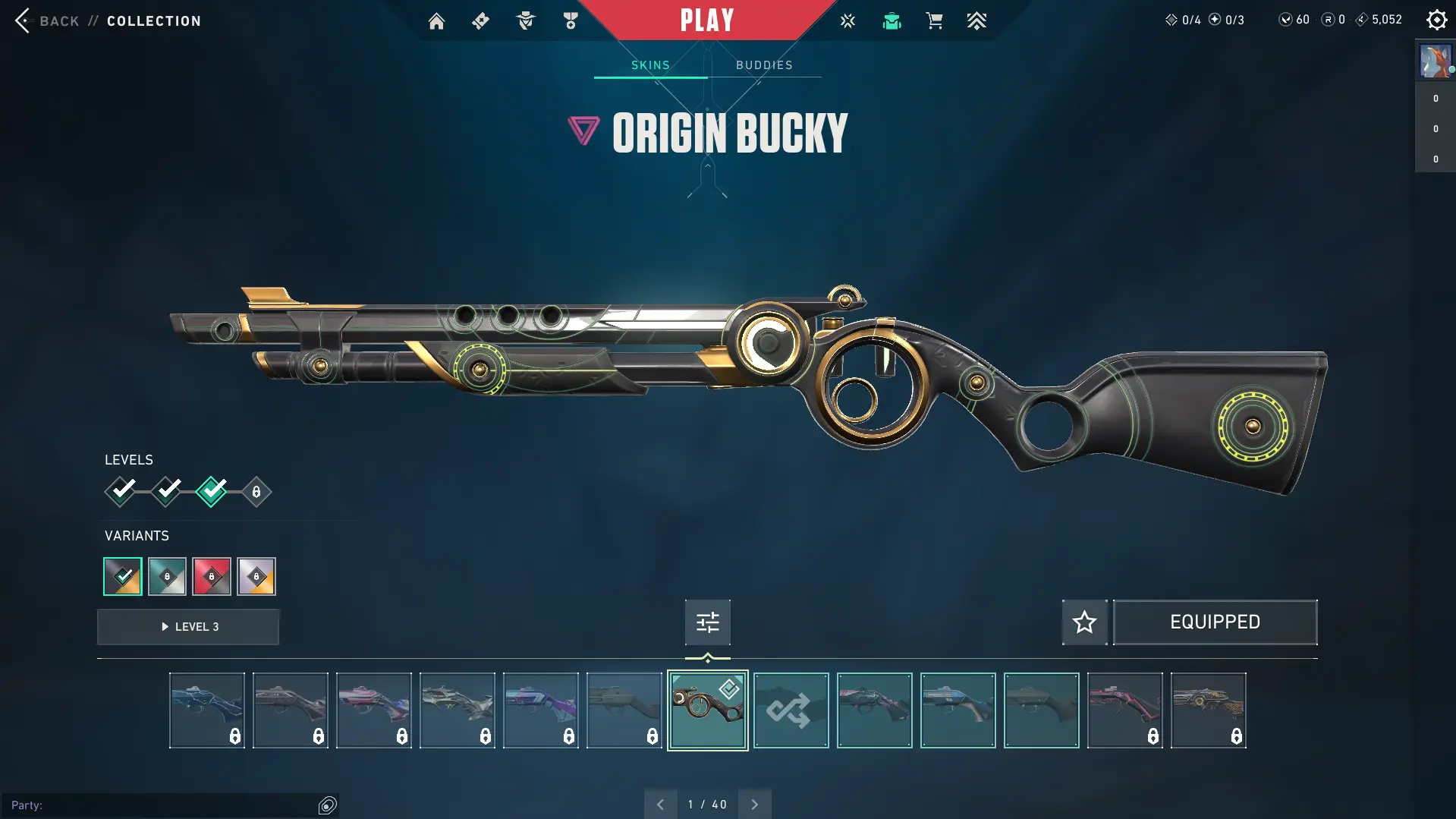Mark Origin Bucky as favorite
1456x819 pixels.
click(x=1084, y=622)
